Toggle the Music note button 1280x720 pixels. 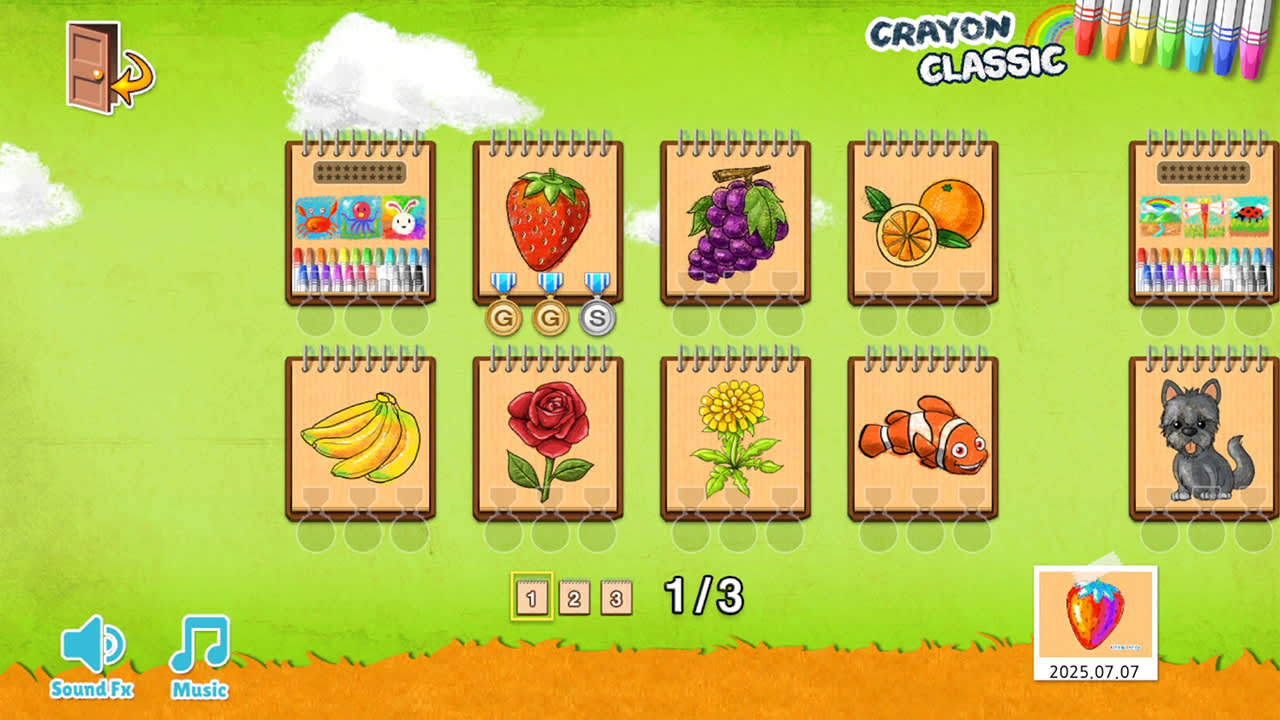pos(200,647)
